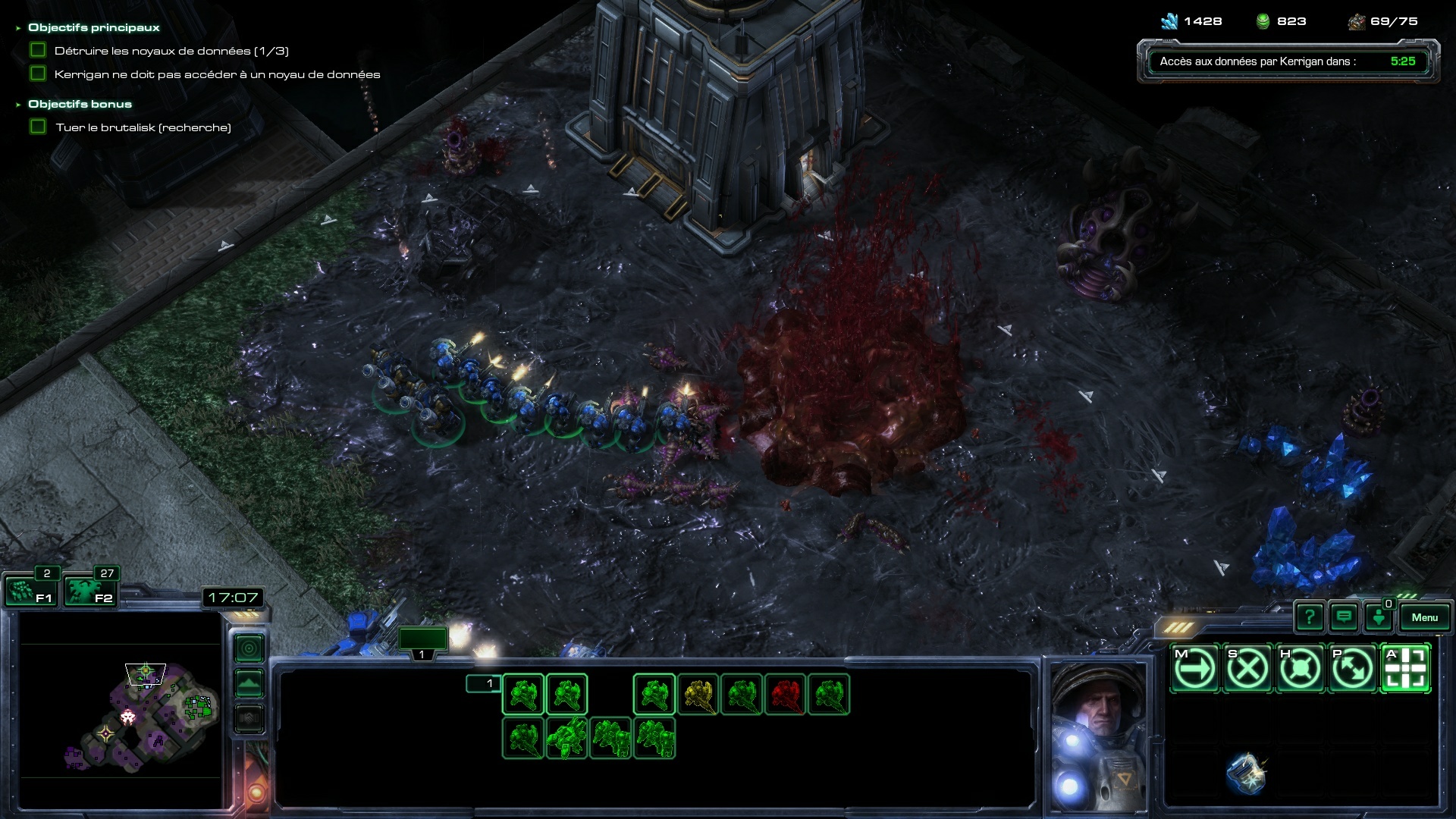Select control group 1 tab
This screenshot has height=819, width=1456.
[422, 642]
